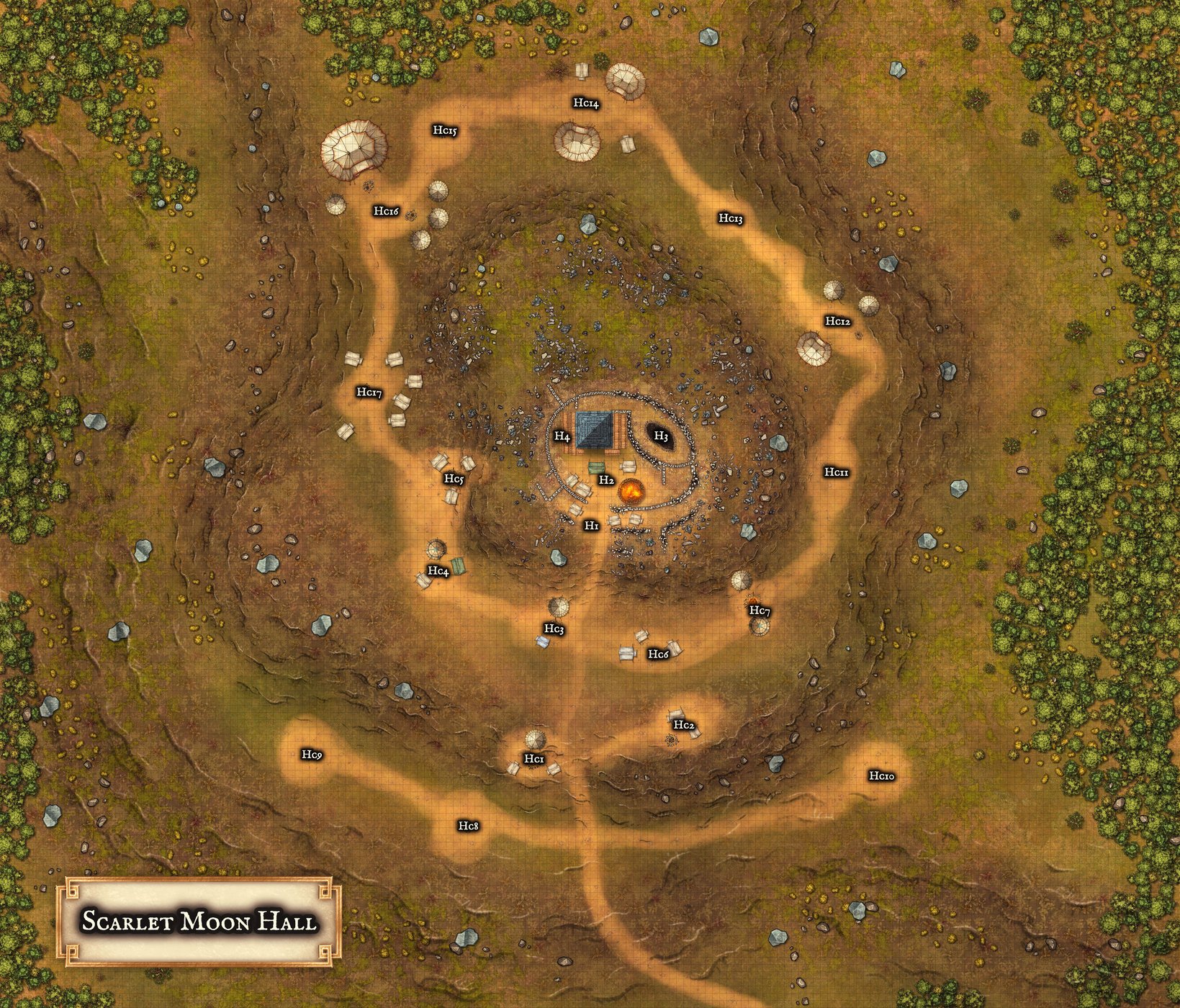The image size is (1180, 1008).
Task: Select the H1 entrance marker
Action: point(592,526)
